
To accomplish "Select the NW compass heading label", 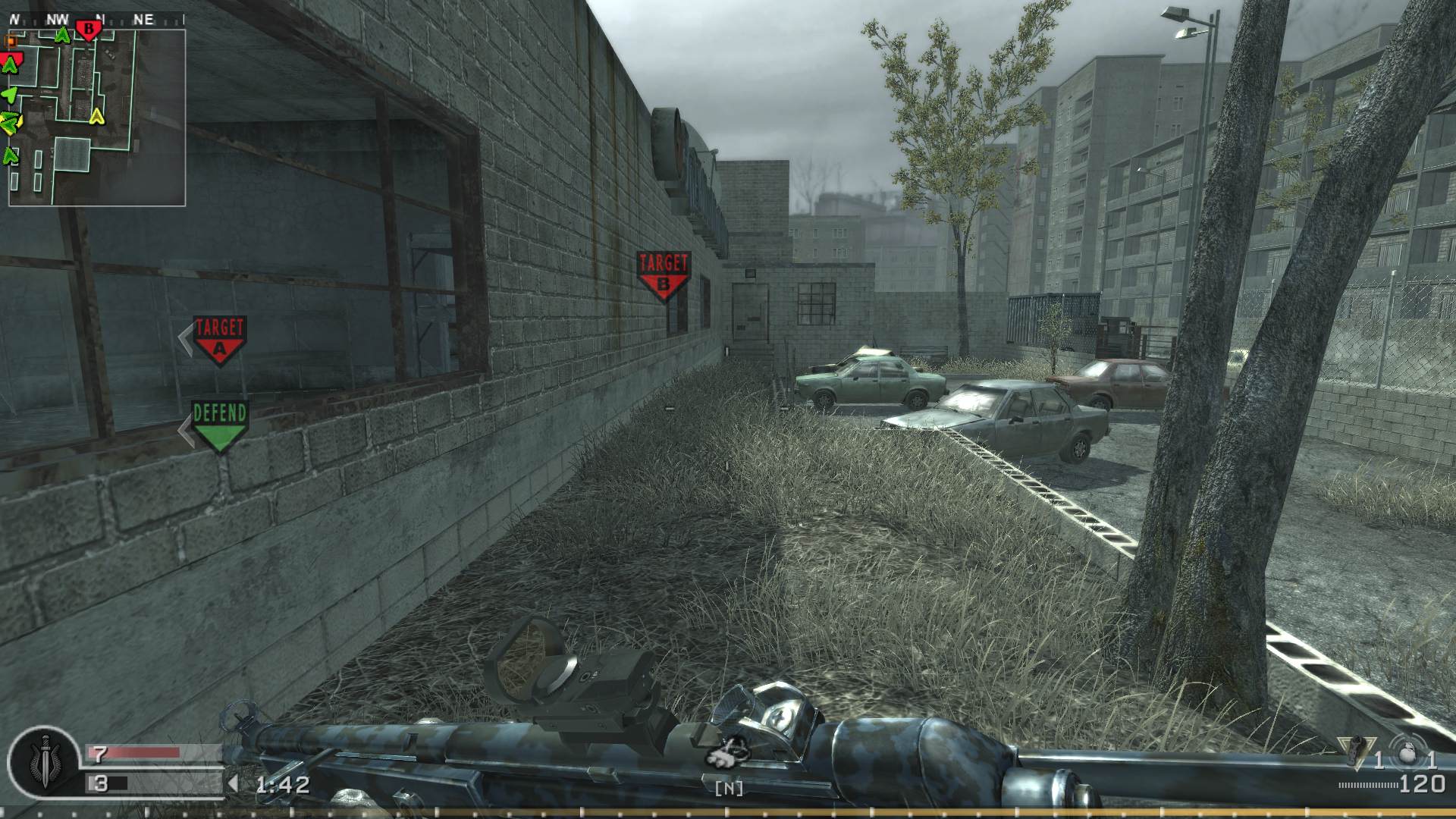I will [58, 17].
